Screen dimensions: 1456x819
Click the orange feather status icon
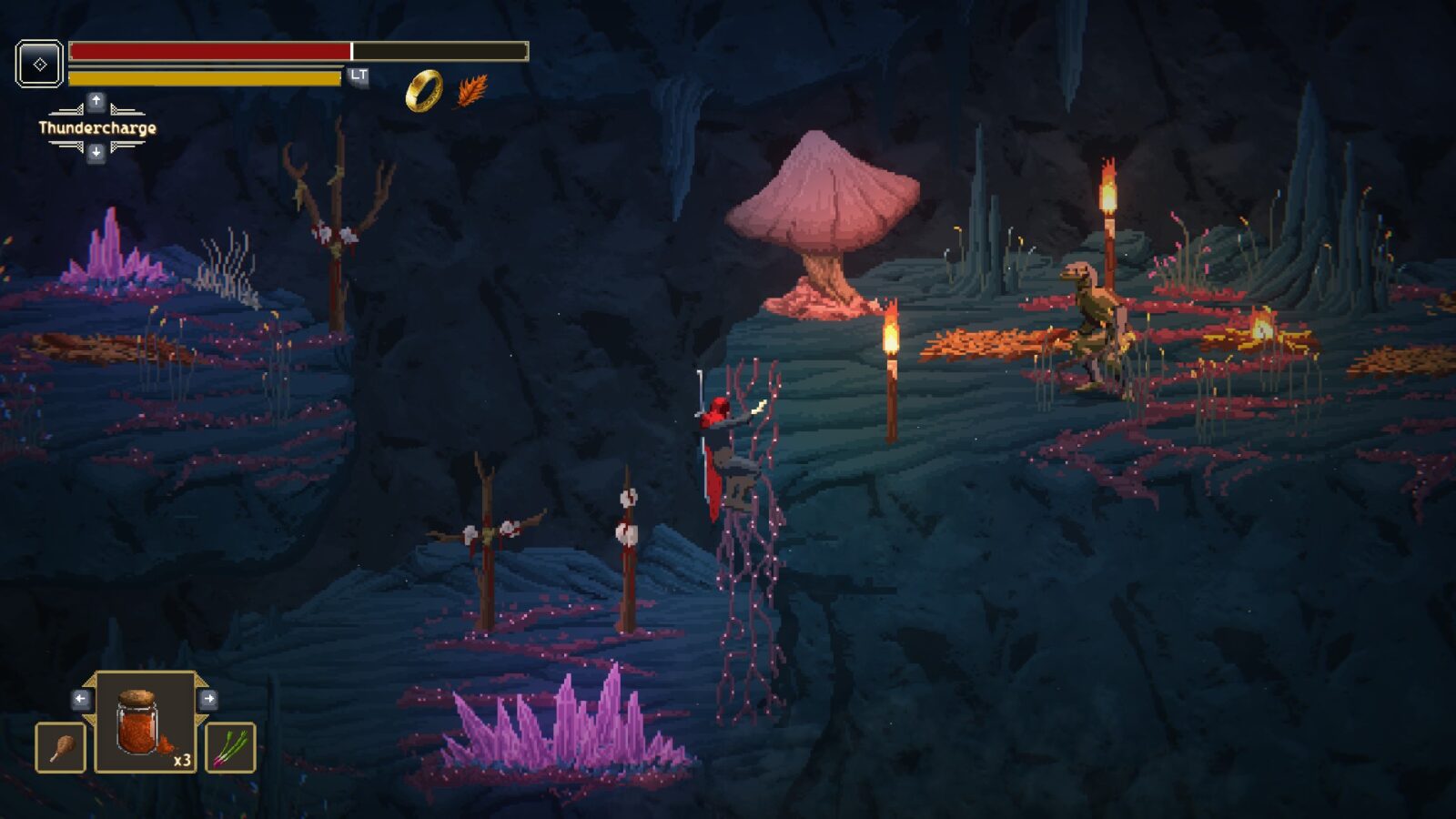pos(471,90)
